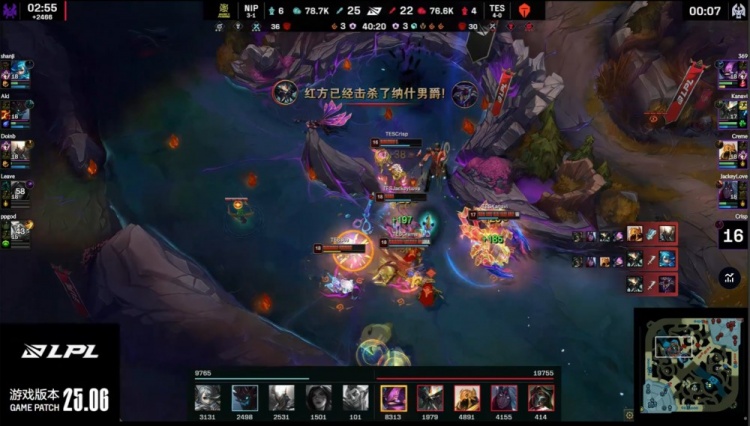Choose the champion portrait with 3131 damage

pos(208,397)
